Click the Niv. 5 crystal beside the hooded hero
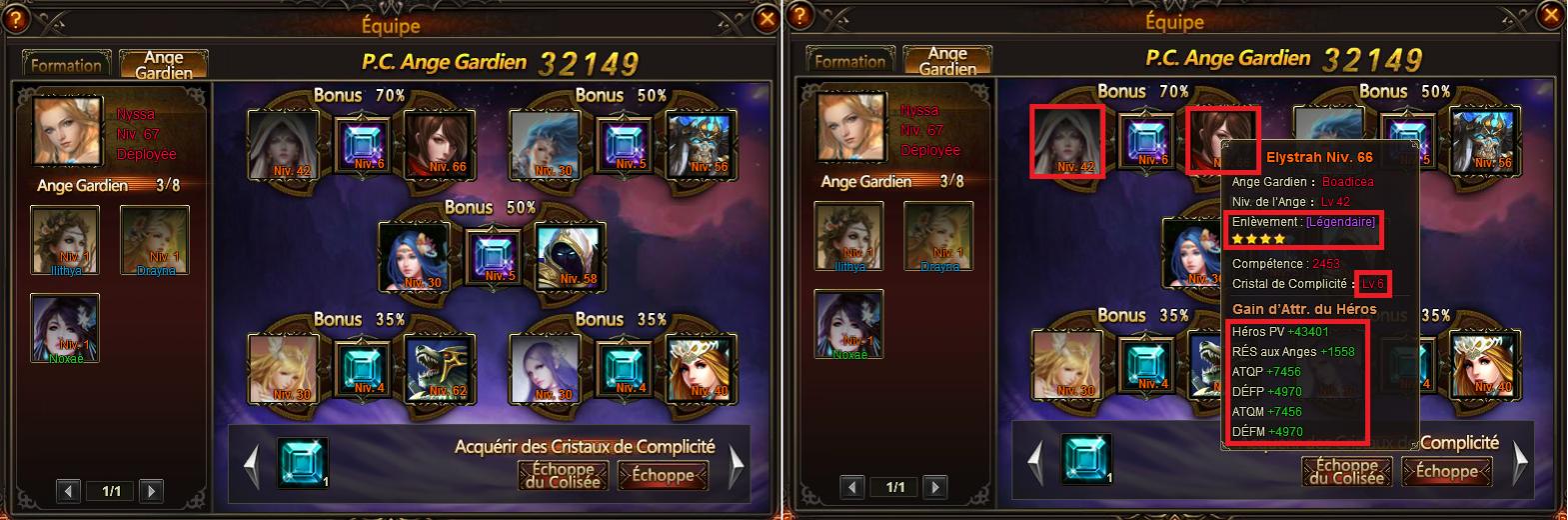Screen dimensions: 1568x520 (496, 257)
